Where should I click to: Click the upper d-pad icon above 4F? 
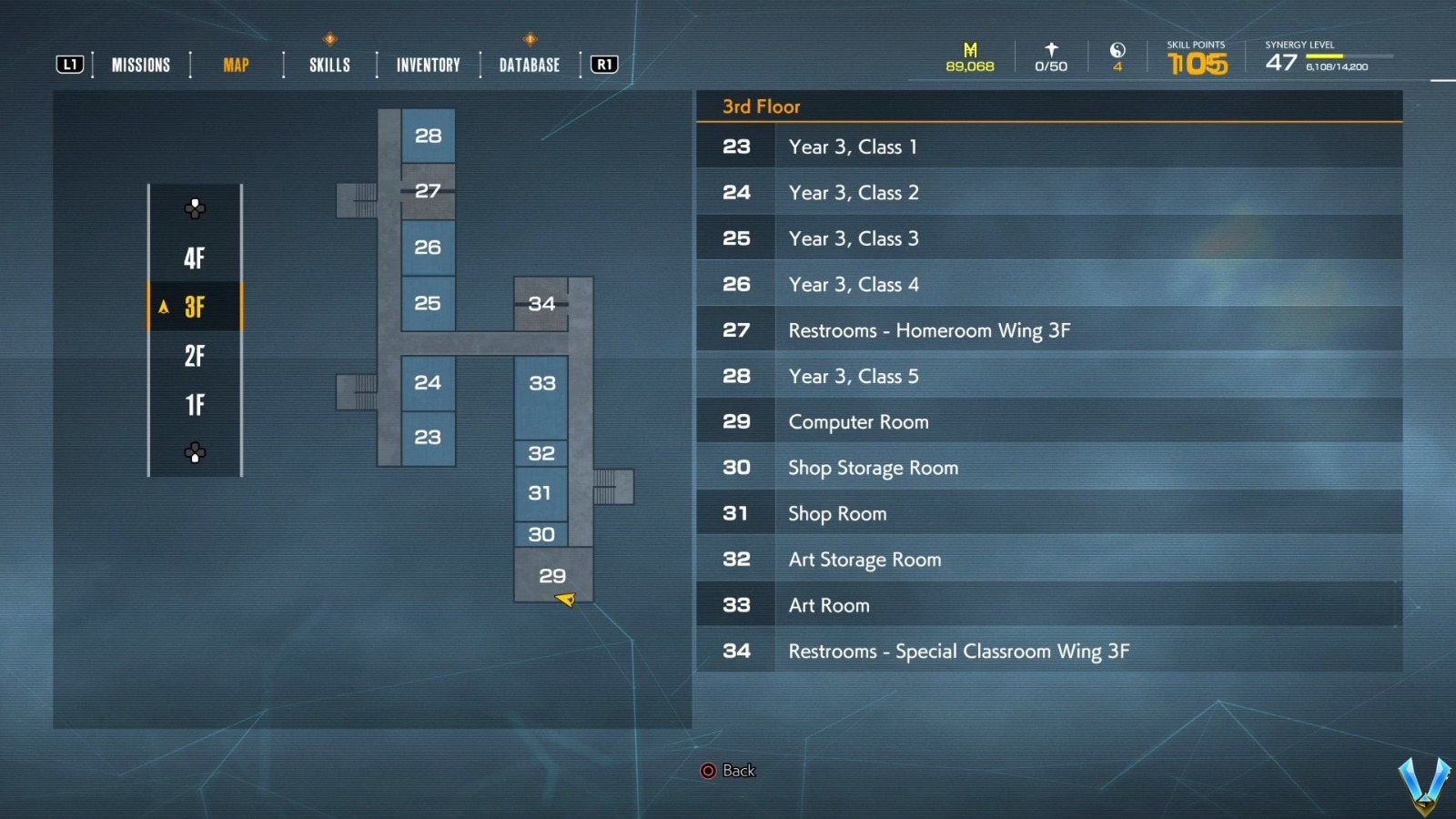[194, 208]
